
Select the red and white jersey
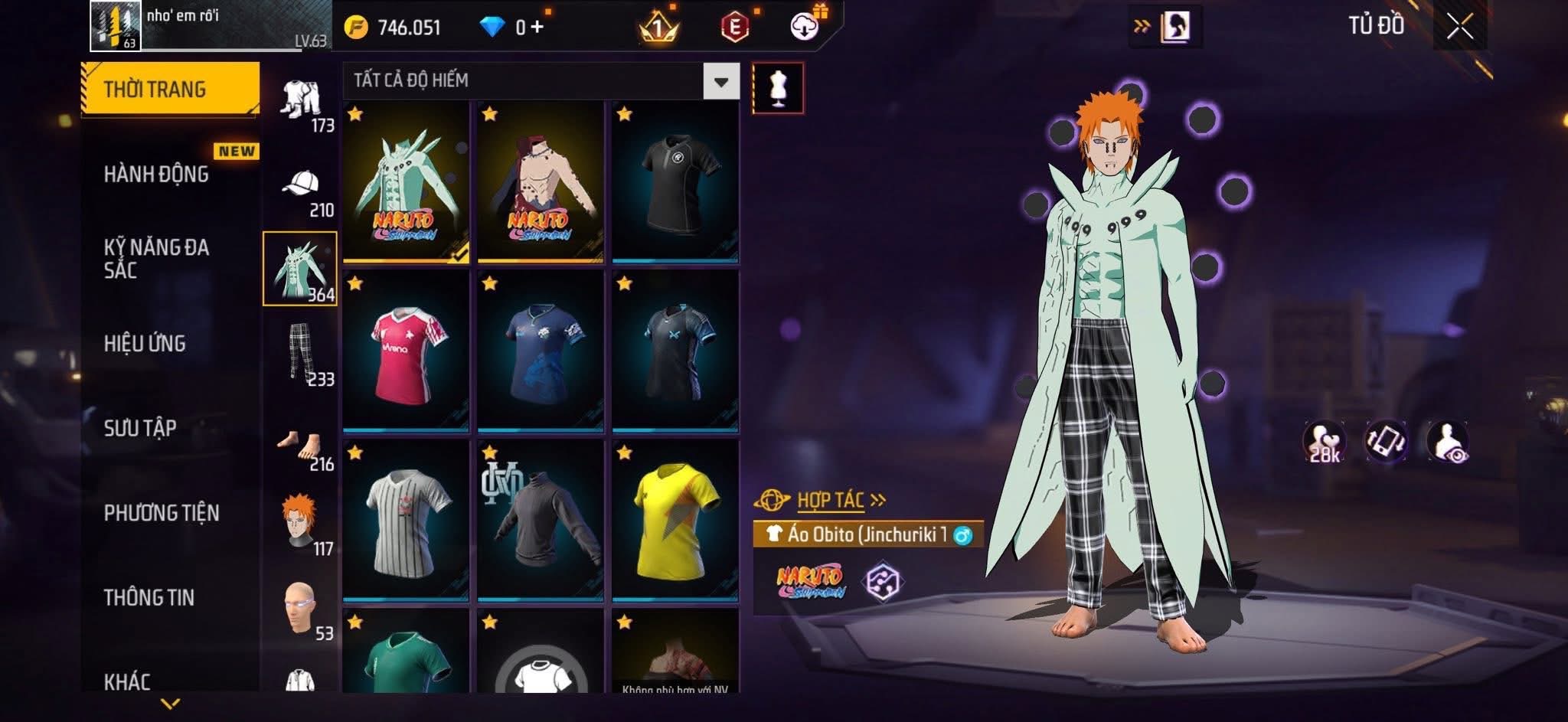tap(406, 352)
